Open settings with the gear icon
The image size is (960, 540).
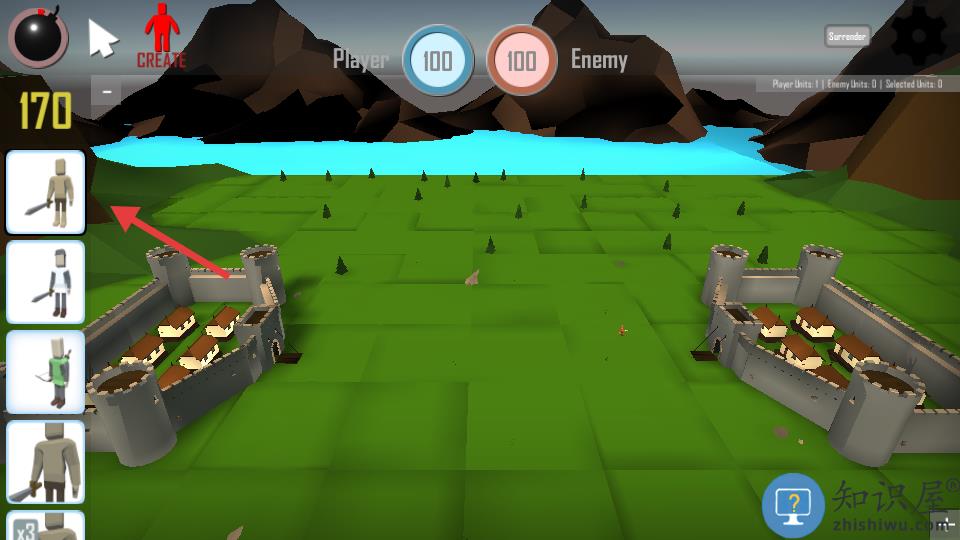click(x=916, y=36)
